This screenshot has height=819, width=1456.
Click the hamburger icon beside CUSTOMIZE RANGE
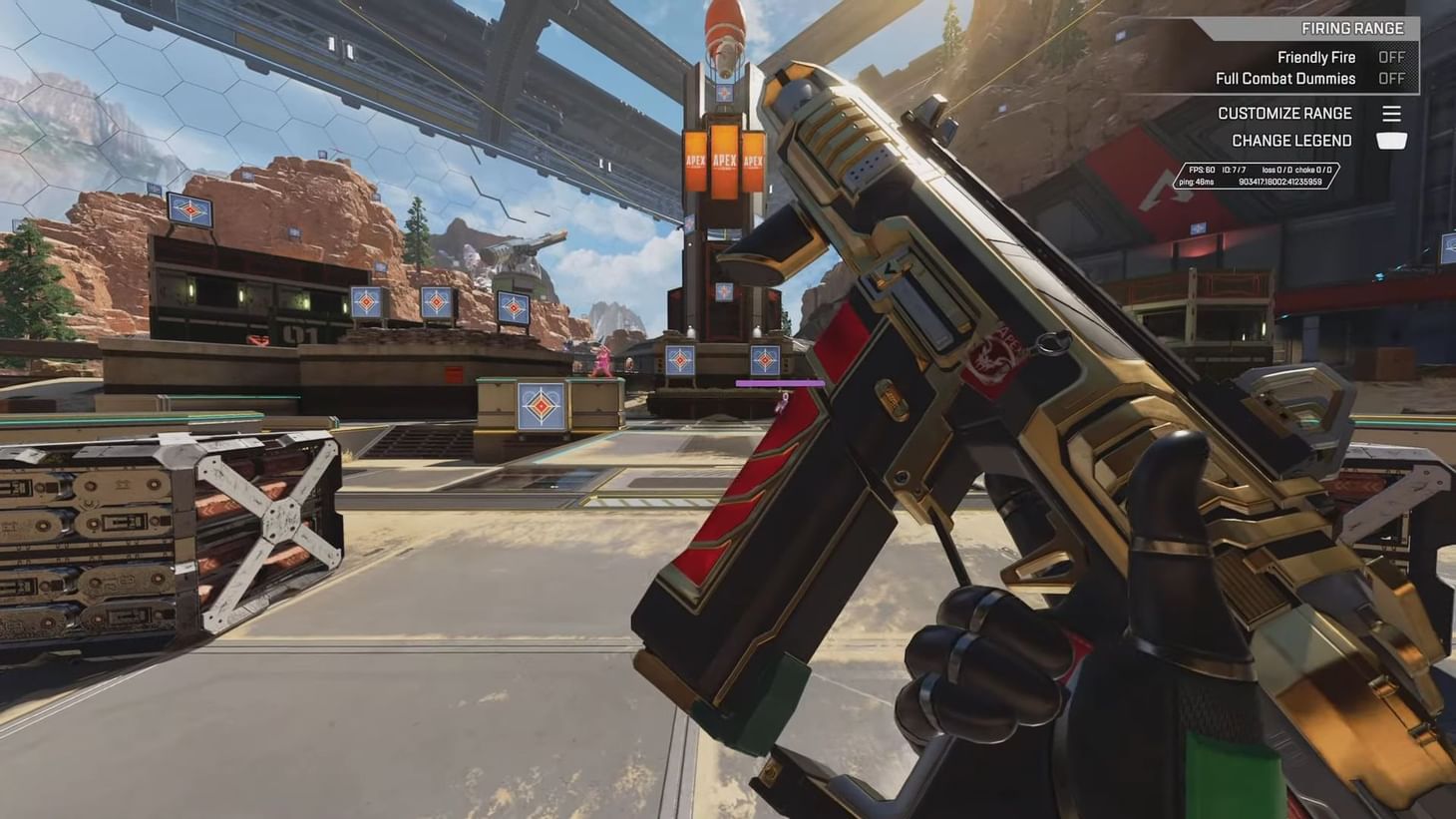click(1391, 113)
